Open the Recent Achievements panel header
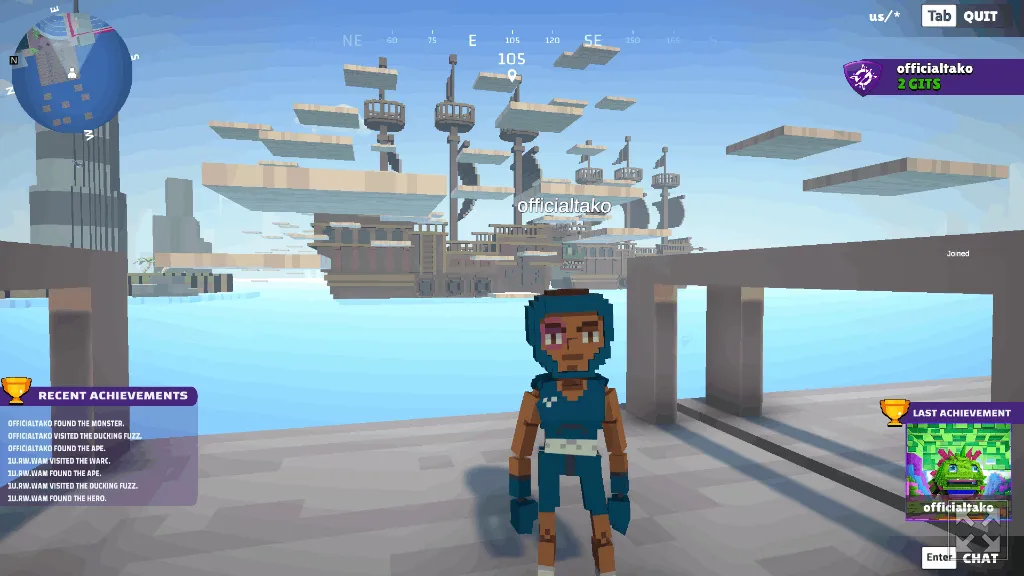Viewport: 1024px width, 576px height. point(112,396)
